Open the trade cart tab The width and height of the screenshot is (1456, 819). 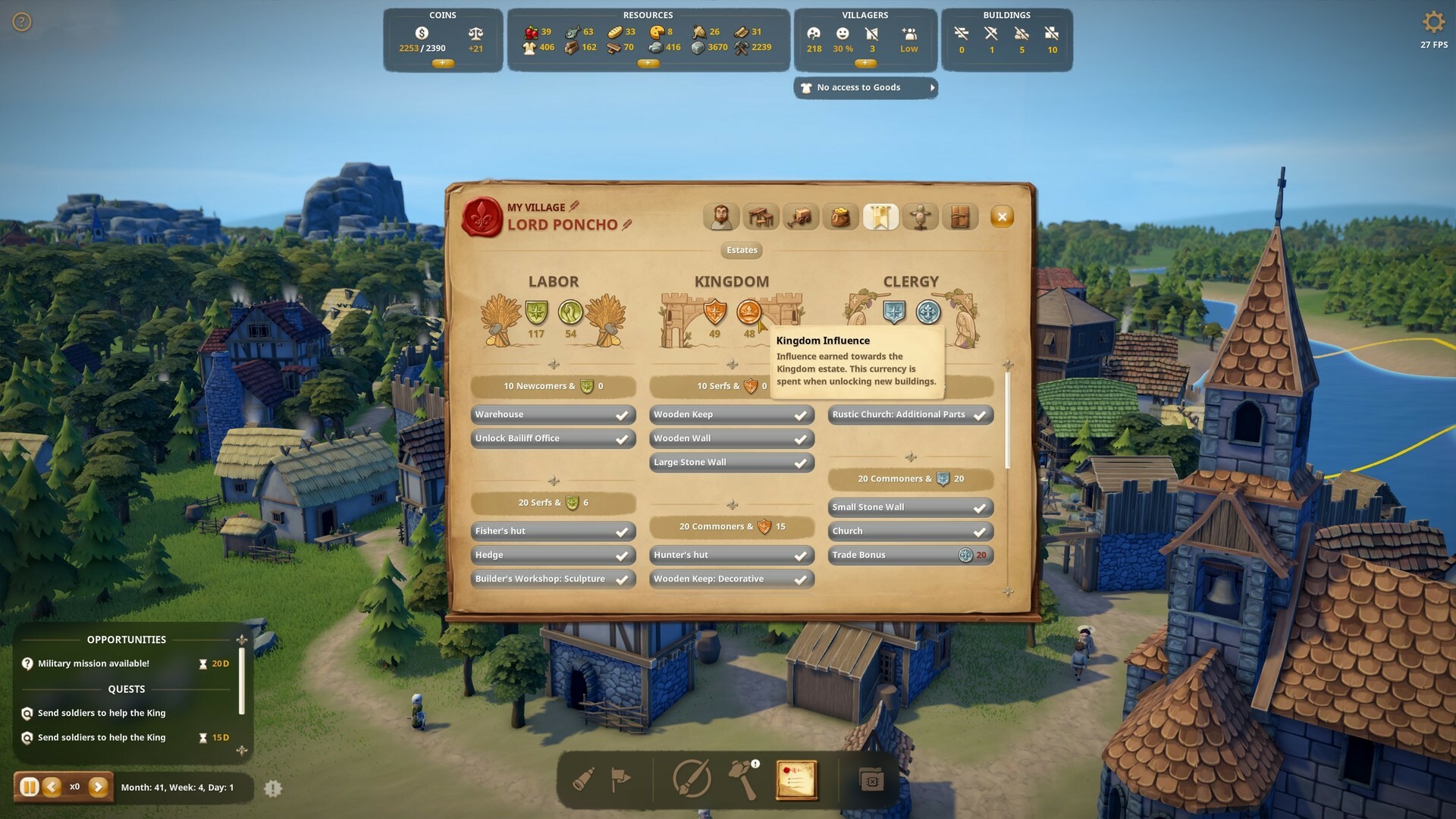coord(802,216)
